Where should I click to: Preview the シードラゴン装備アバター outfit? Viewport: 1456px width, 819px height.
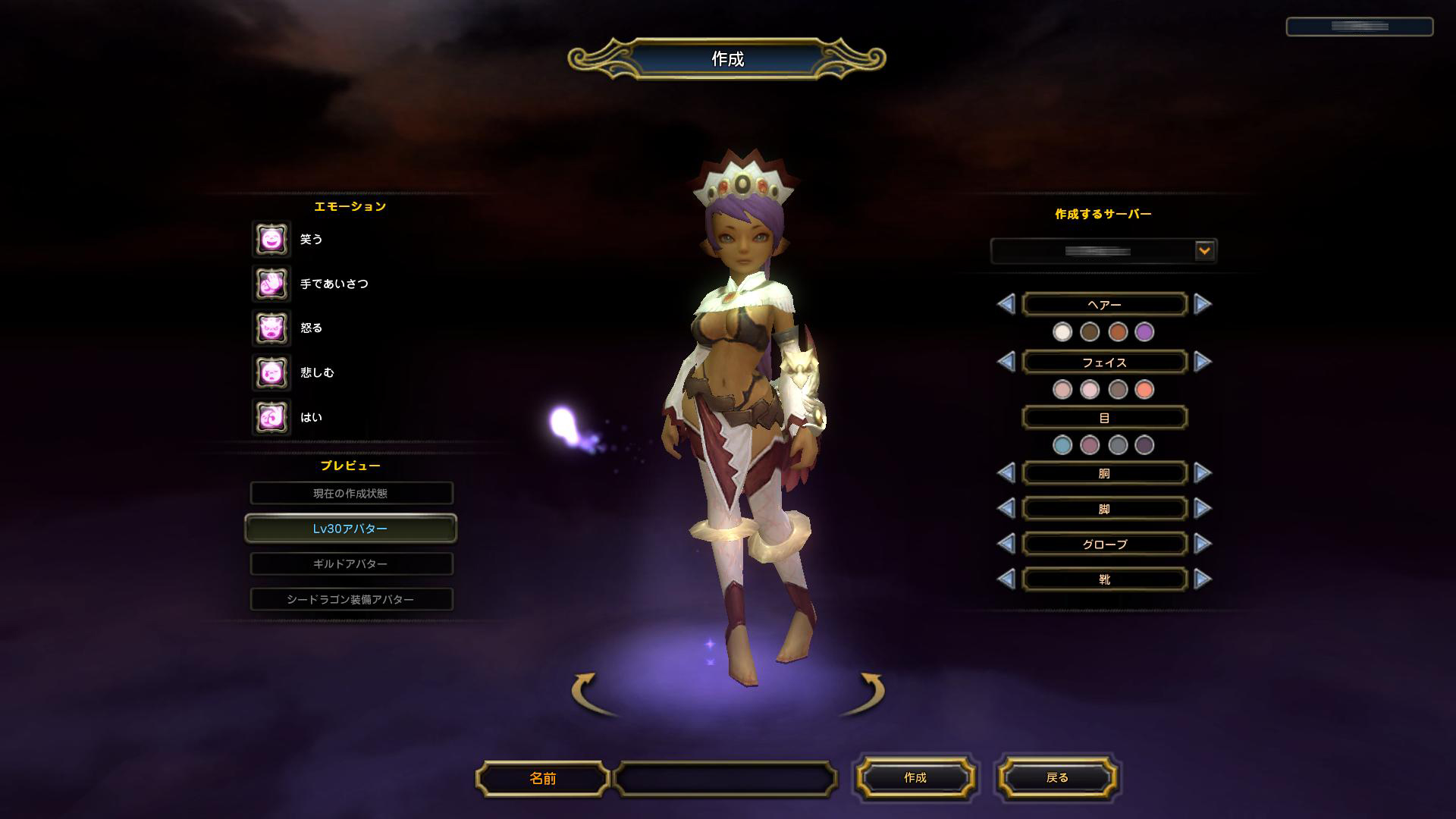351,600
